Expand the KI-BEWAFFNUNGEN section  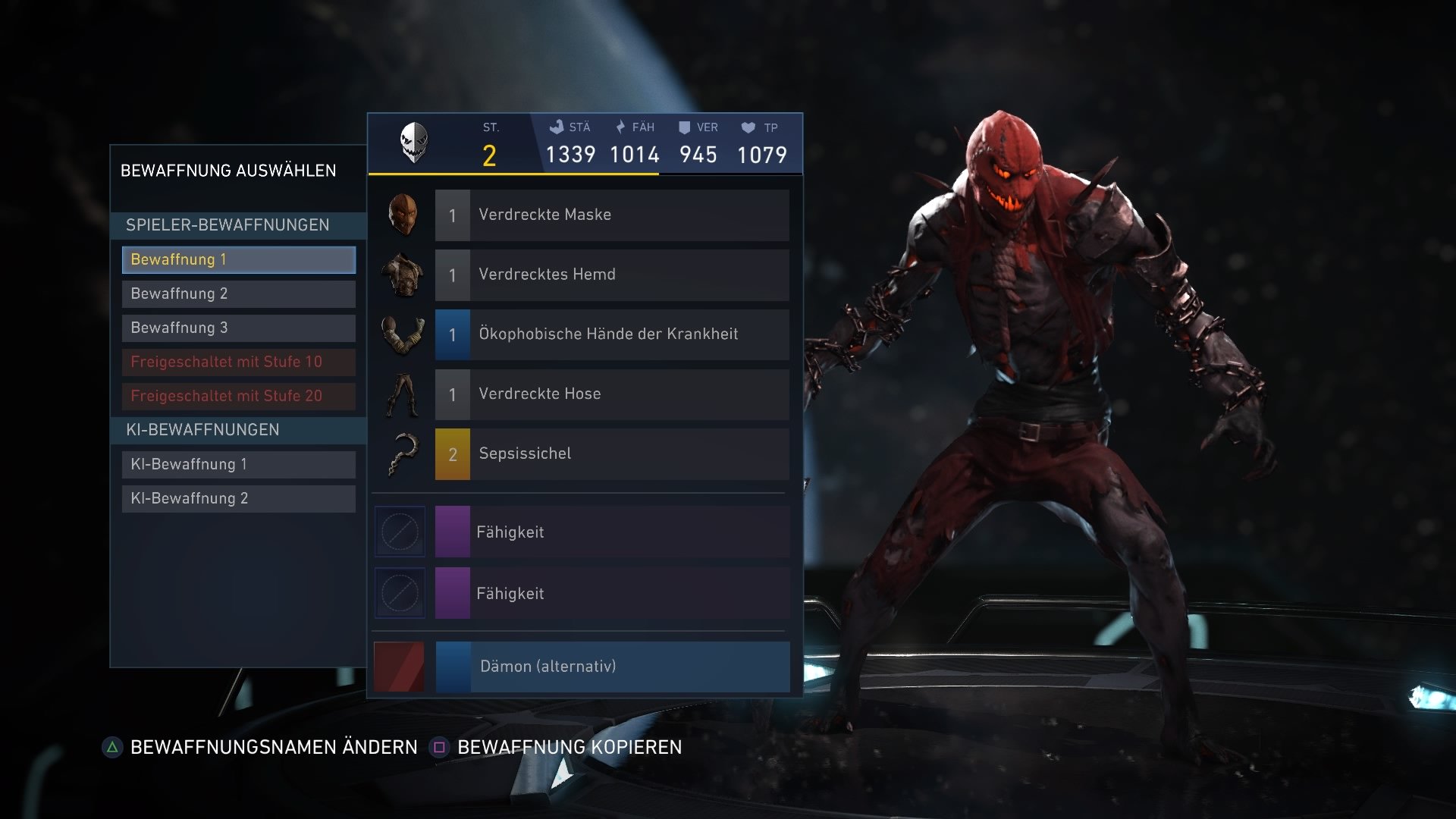tap(238, 429)
